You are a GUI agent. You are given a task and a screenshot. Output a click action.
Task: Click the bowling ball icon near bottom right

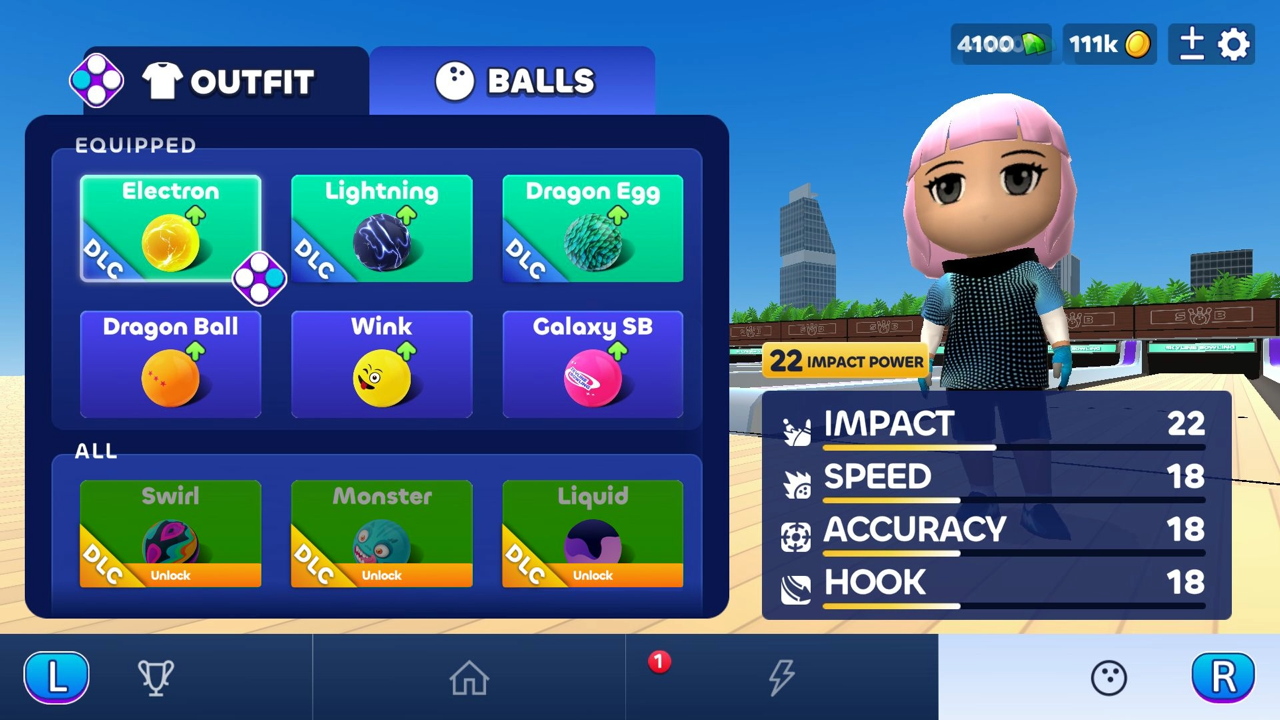tap(1109, 677)
